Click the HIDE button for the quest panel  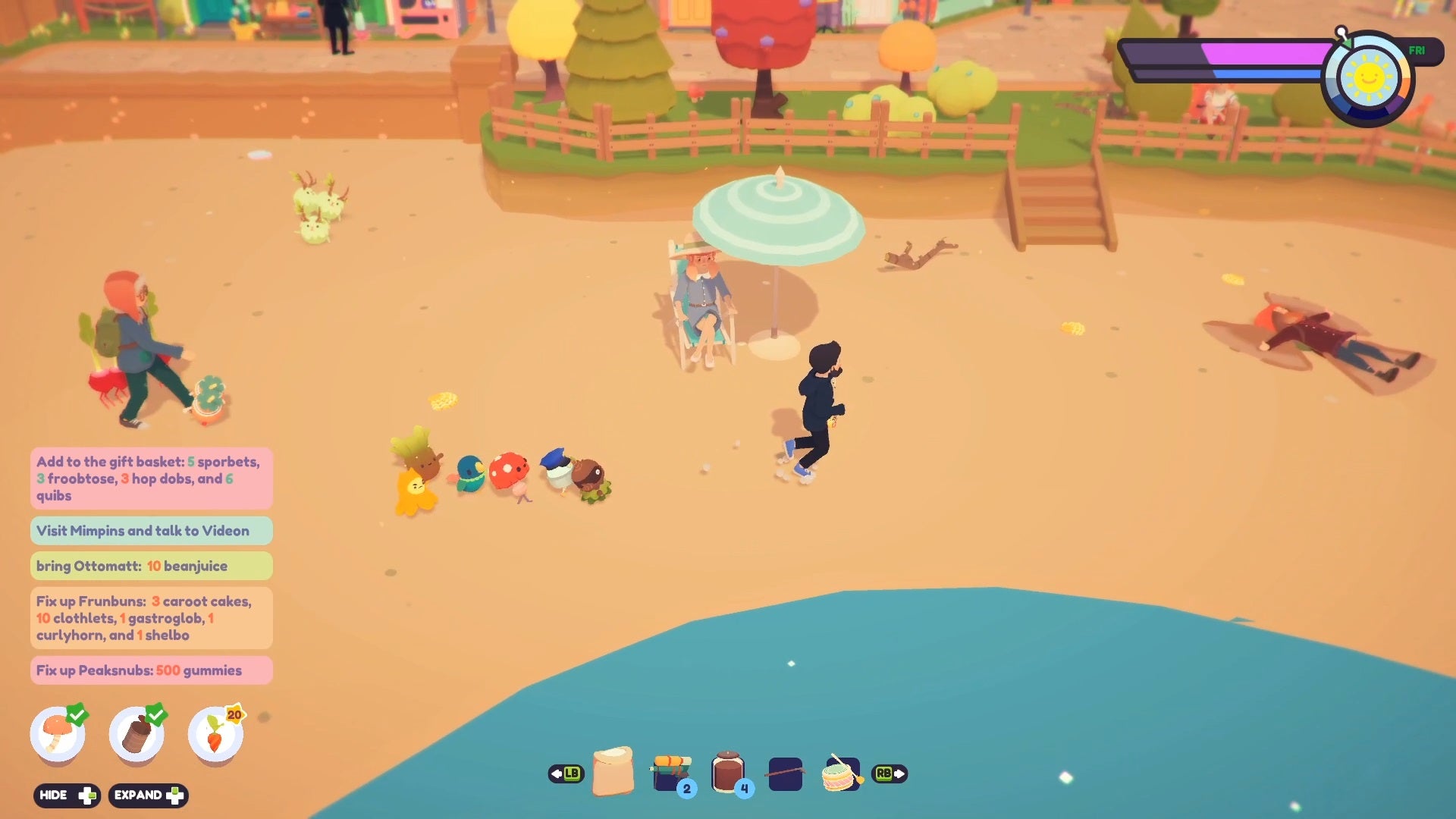tap(67, 795)
